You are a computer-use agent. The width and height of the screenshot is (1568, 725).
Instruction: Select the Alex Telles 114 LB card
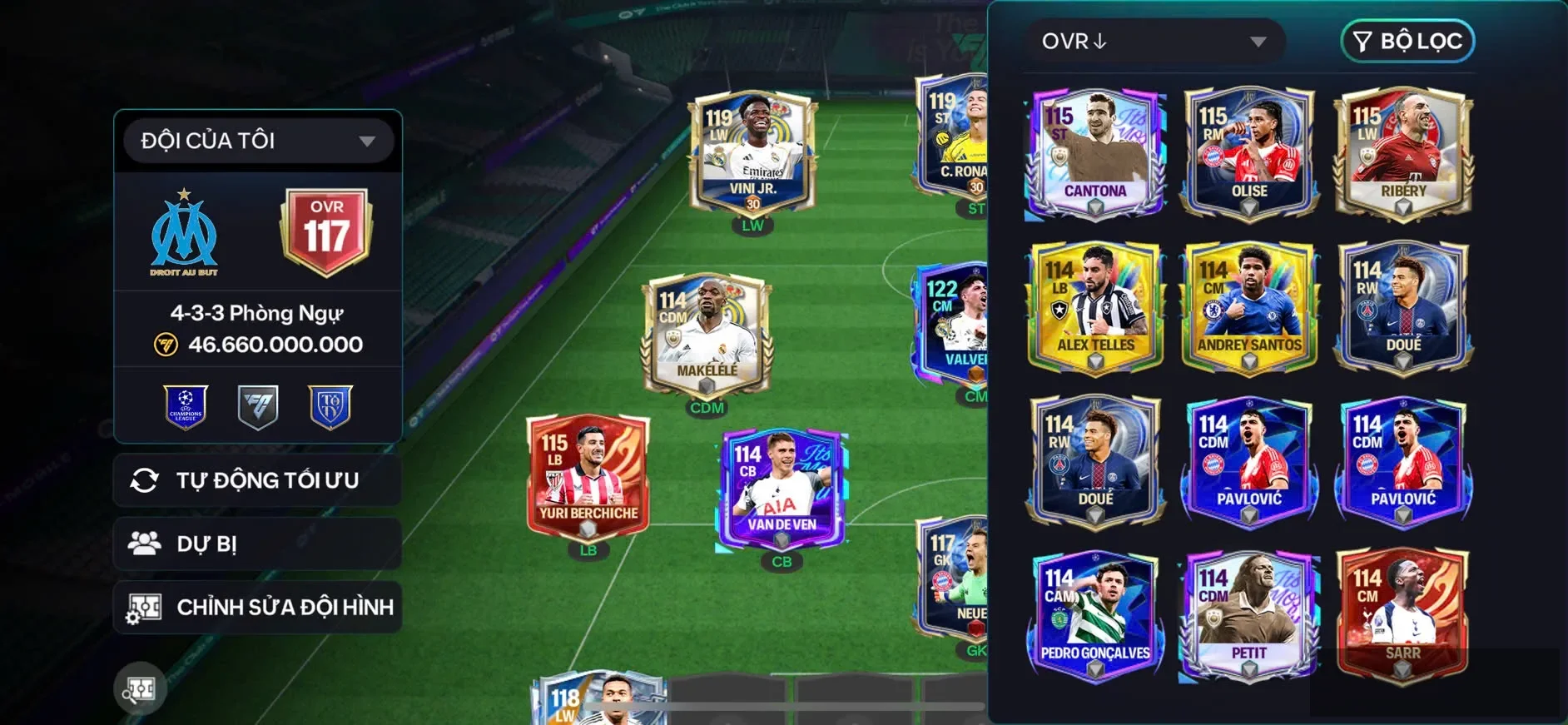[1094, 308]
